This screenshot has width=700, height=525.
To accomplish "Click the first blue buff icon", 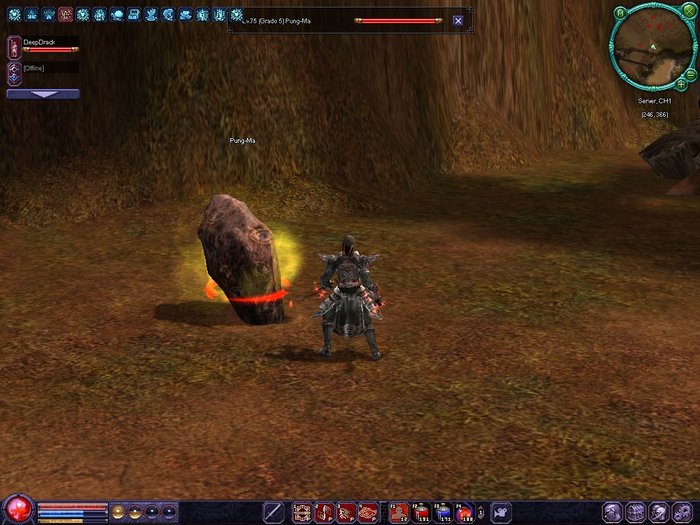I will [x=14, y=15].
